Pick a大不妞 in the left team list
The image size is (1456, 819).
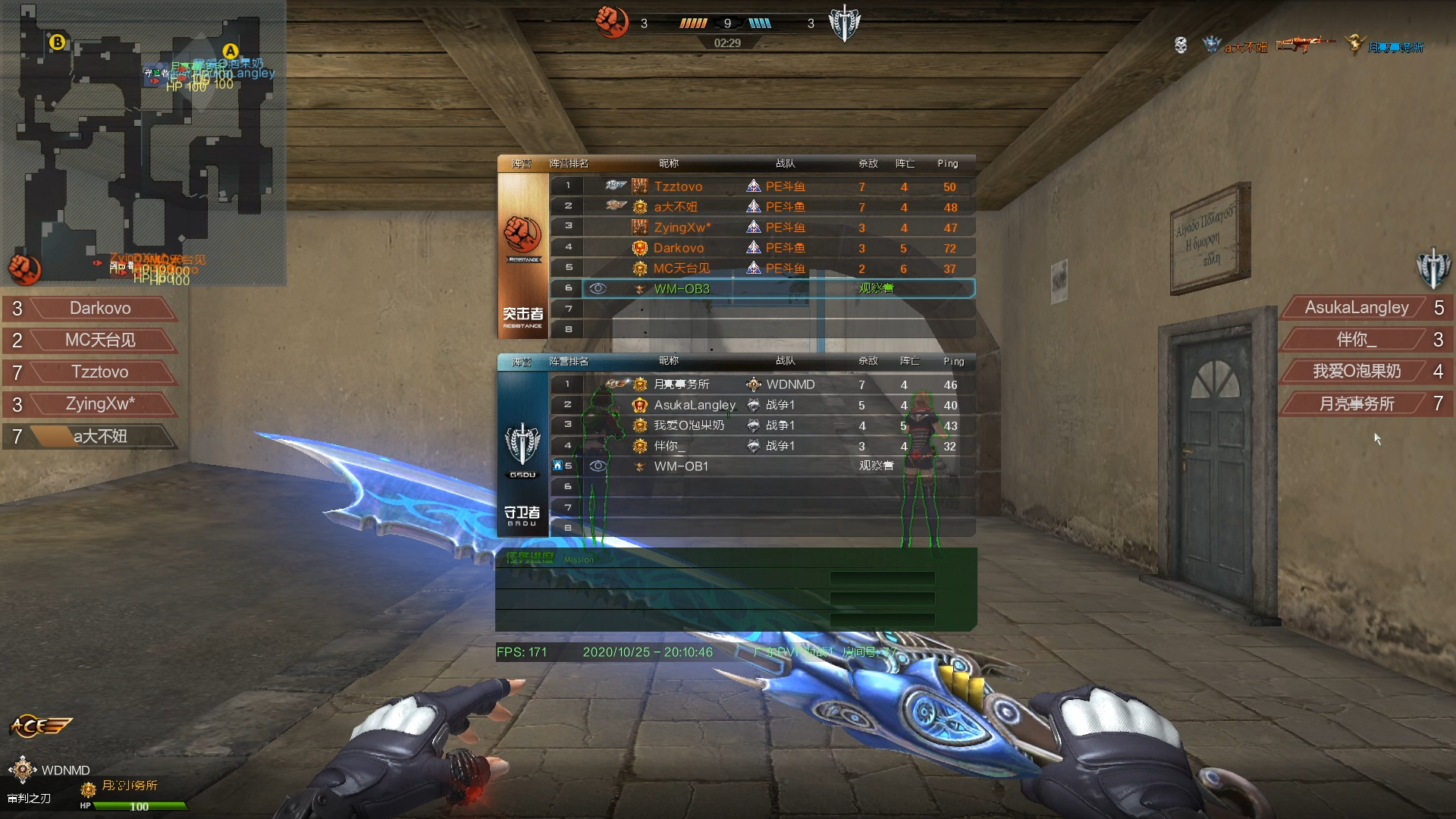99,436
